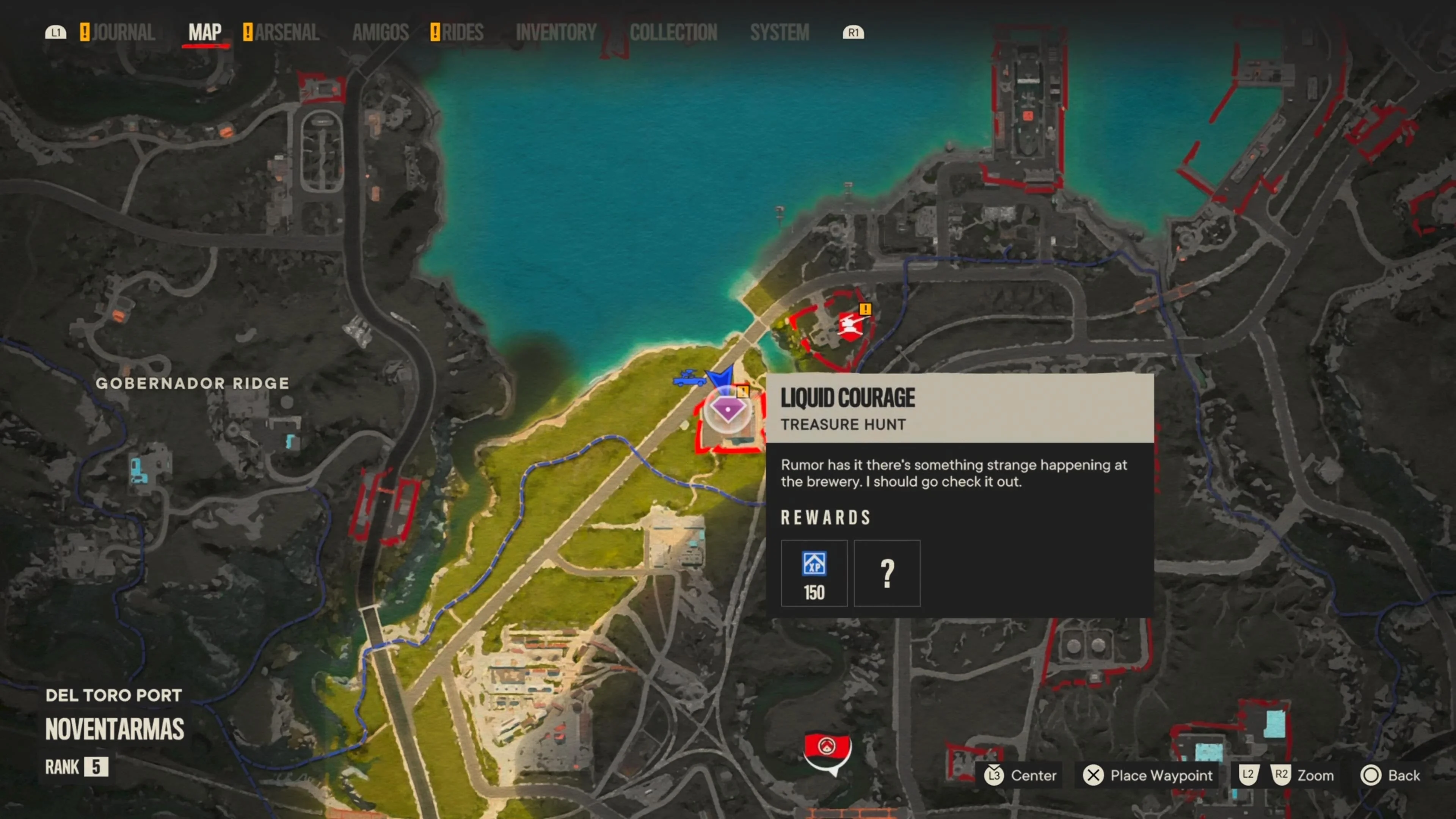Select the blue car vehicle marker
Screen dimensions: 1456x819
point(689,378)
